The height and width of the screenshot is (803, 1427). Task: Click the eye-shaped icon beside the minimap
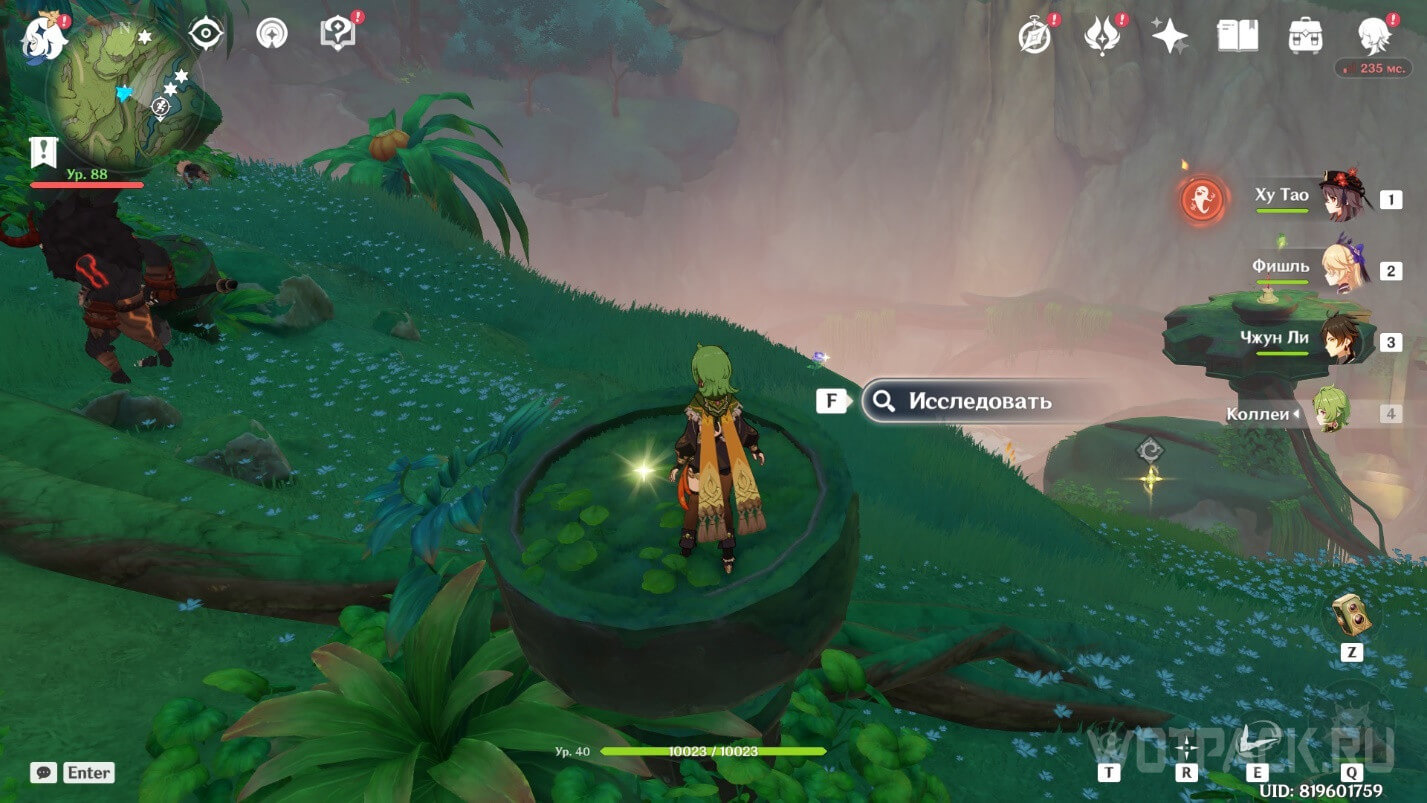(x=205, y=34)
